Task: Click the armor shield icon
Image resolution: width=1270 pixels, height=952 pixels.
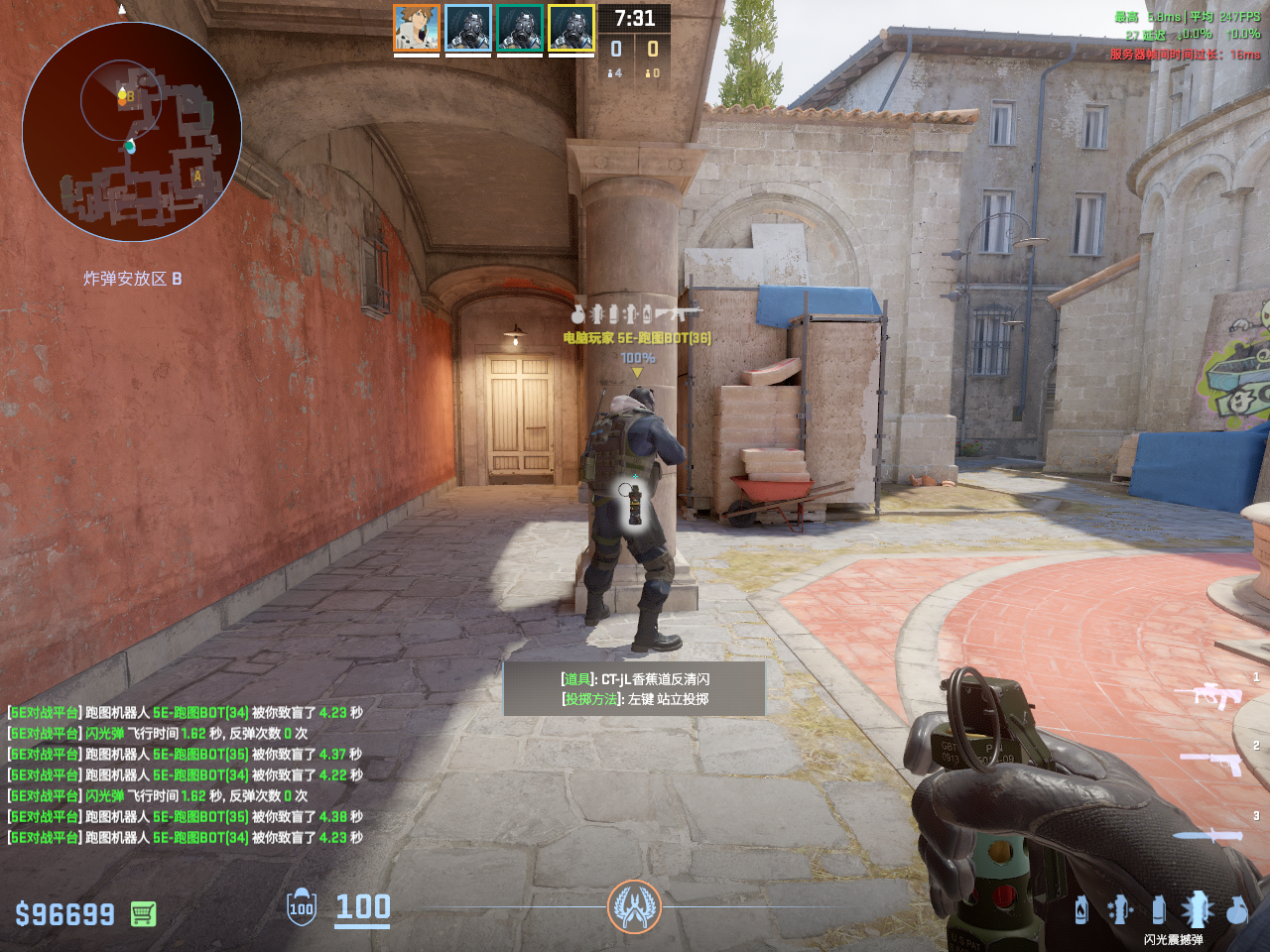Action: (302, 907)
